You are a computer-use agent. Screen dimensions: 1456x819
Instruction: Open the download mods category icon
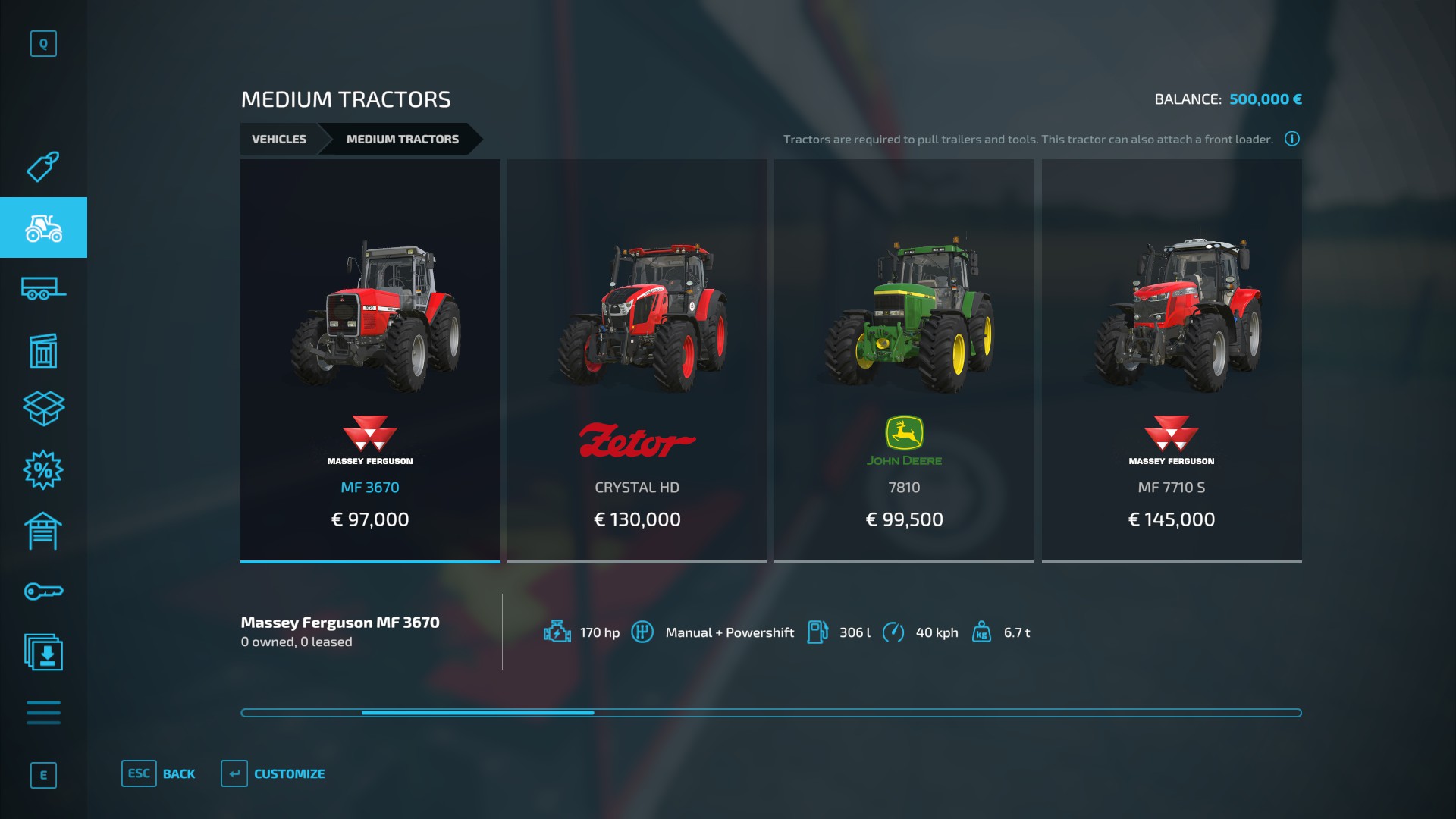point(43,652)
